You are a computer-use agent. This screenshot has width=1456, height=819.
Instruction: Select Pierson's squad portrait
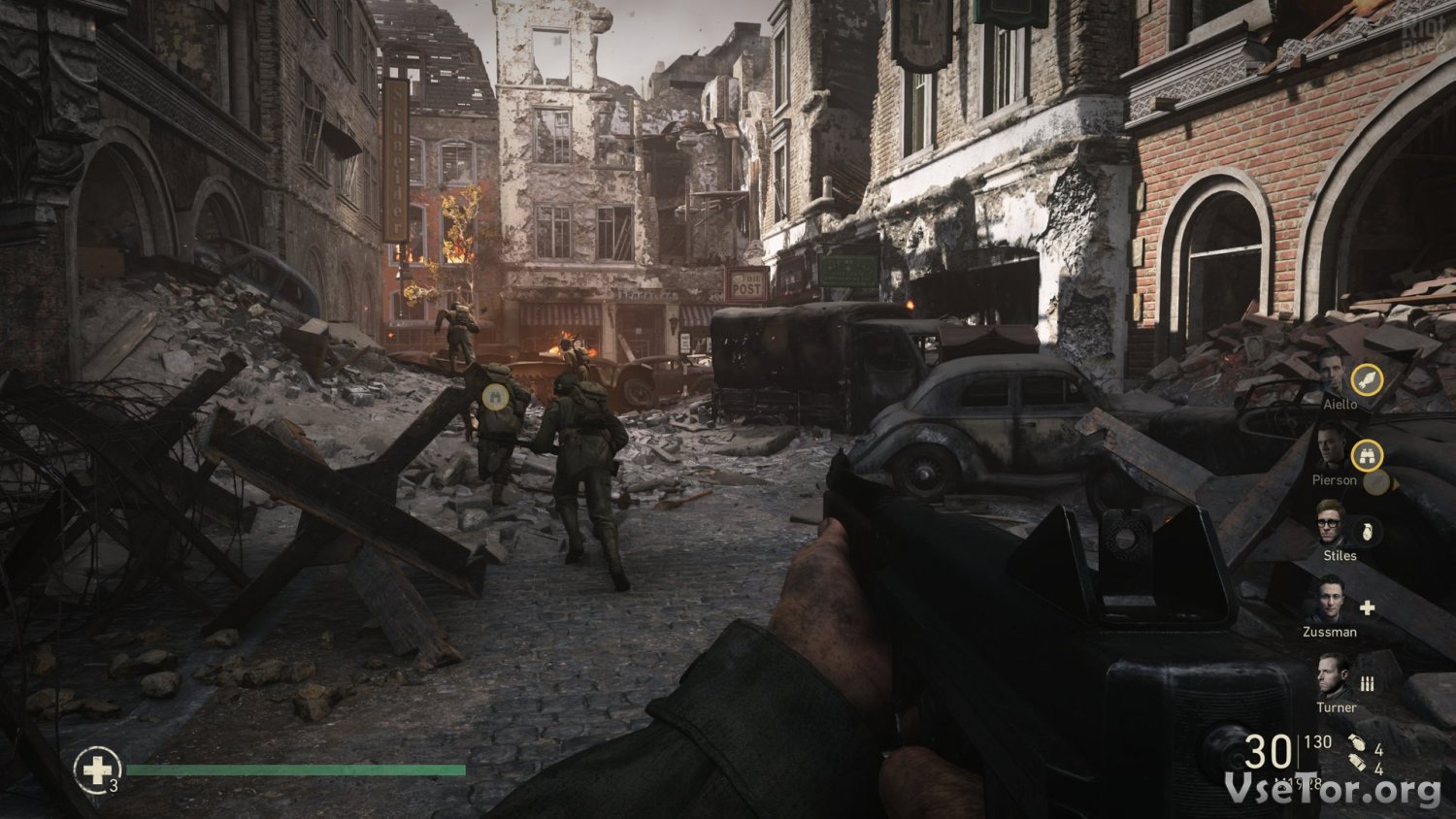1330,448
